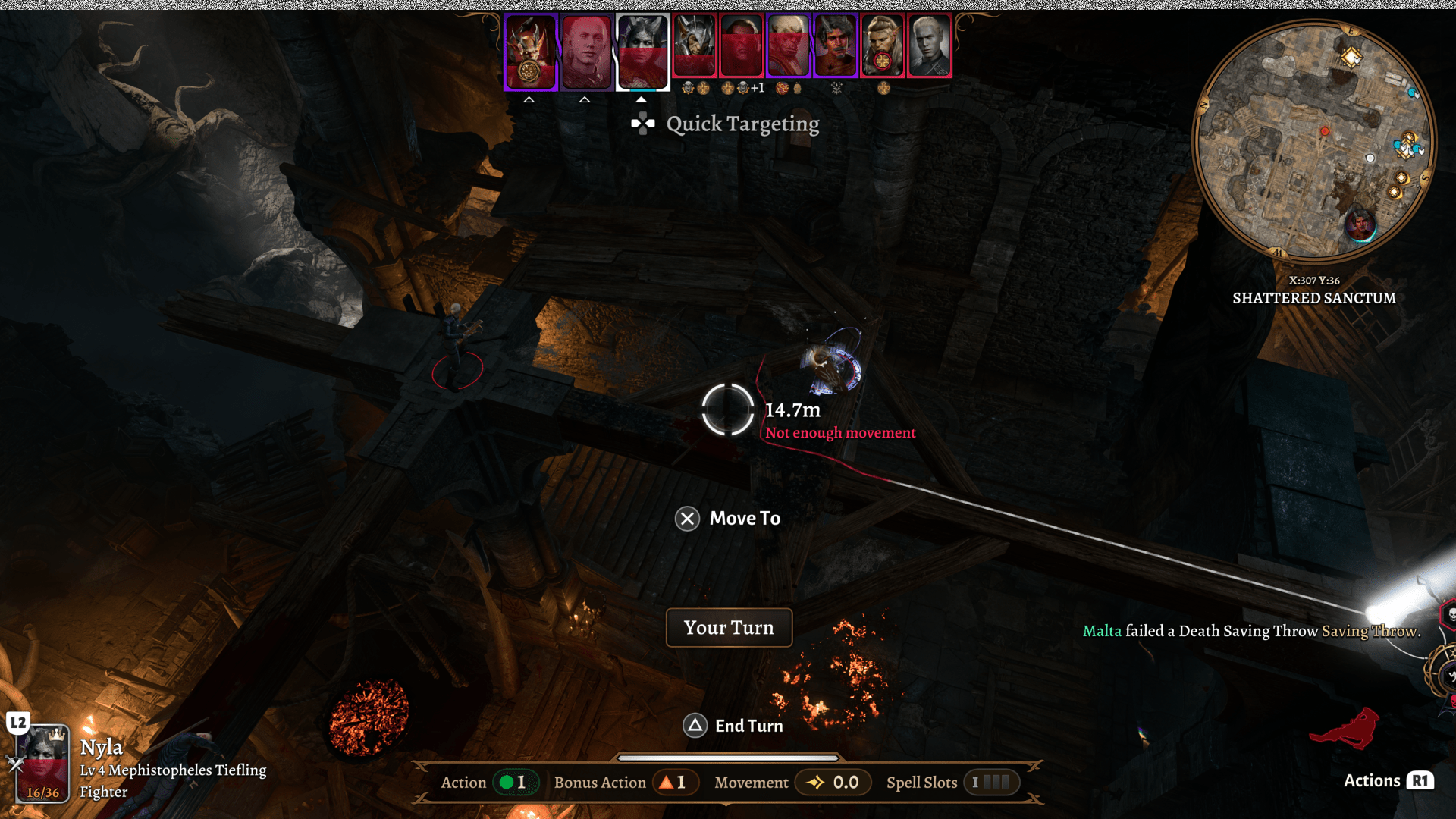Screen dimensions: 1456x819
Task: Select the mustached tiefling turn order portrait
Action: point(835,46)
